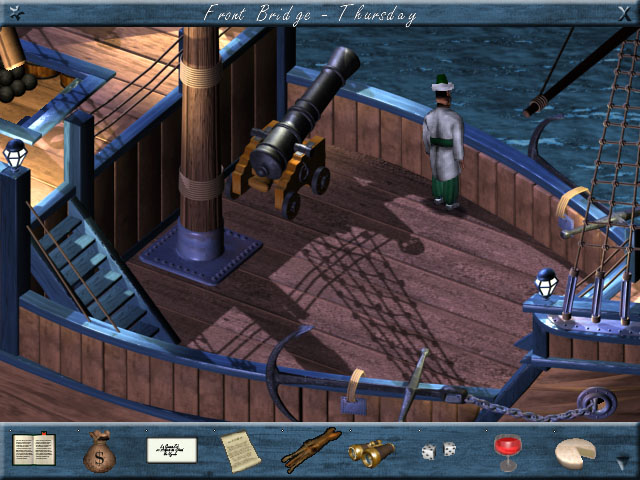Viewport: 640px width, 480px height.
Task: Open the journal book in inventory
Action: pyautogui.click(x=34, y=450)
